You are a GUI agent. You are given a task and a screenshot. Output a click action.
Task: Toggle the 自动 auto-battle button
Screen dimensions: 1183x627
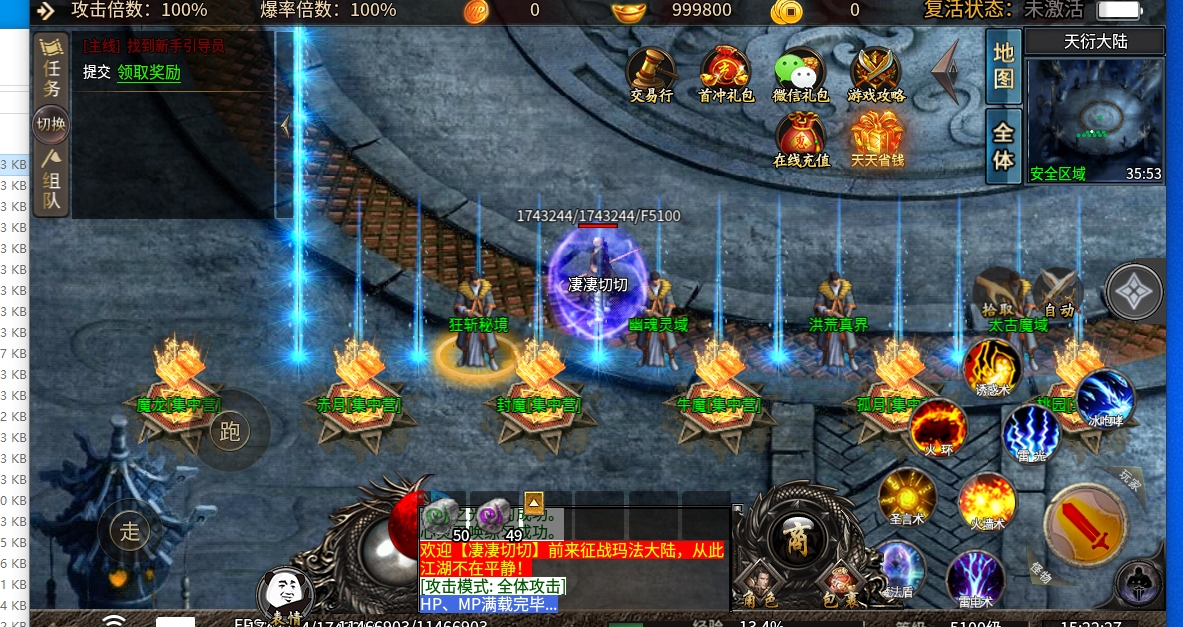(1058, 294)
